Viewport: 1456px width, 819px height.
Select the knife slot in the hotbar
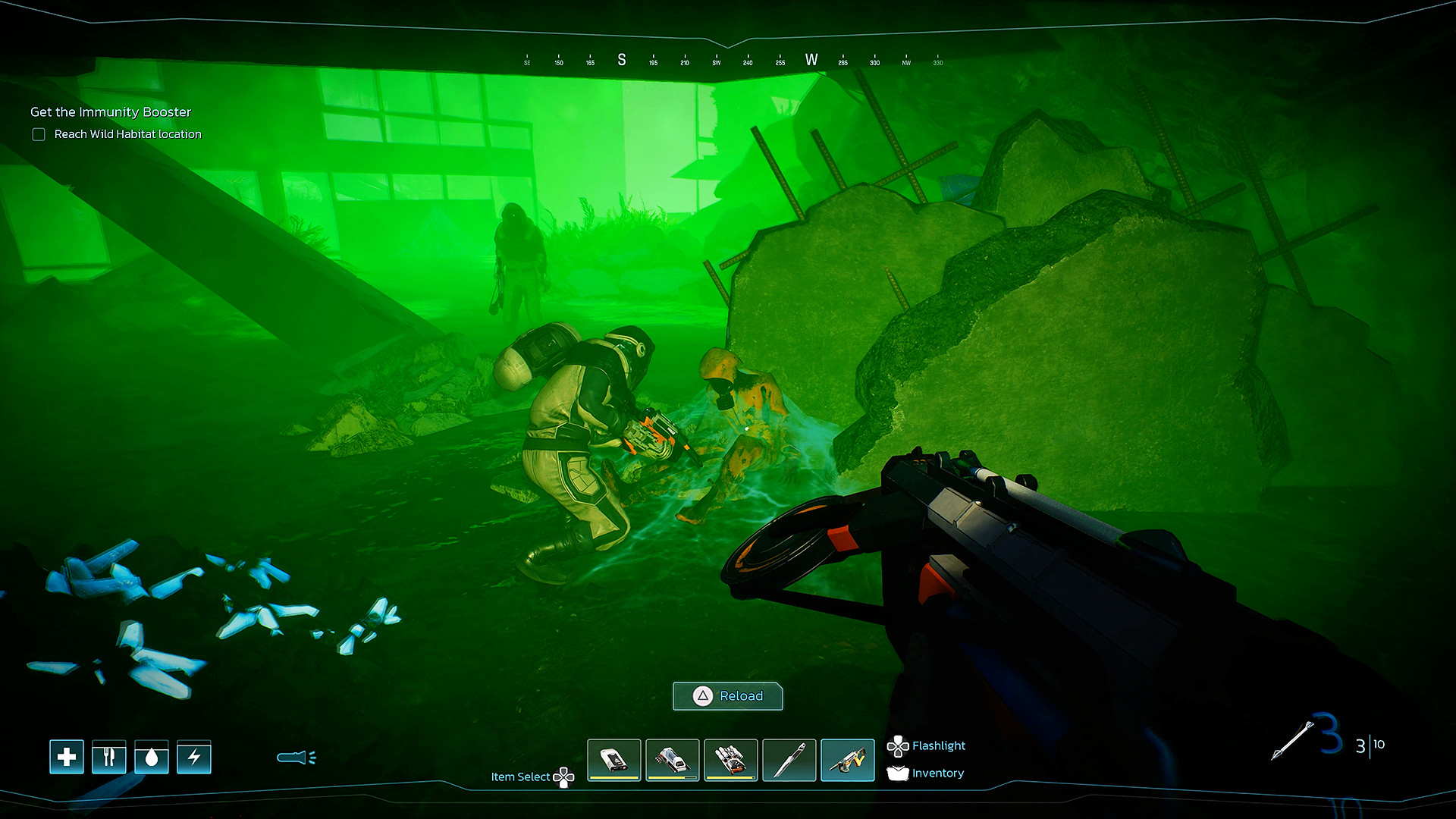click(x=789, y=759)
